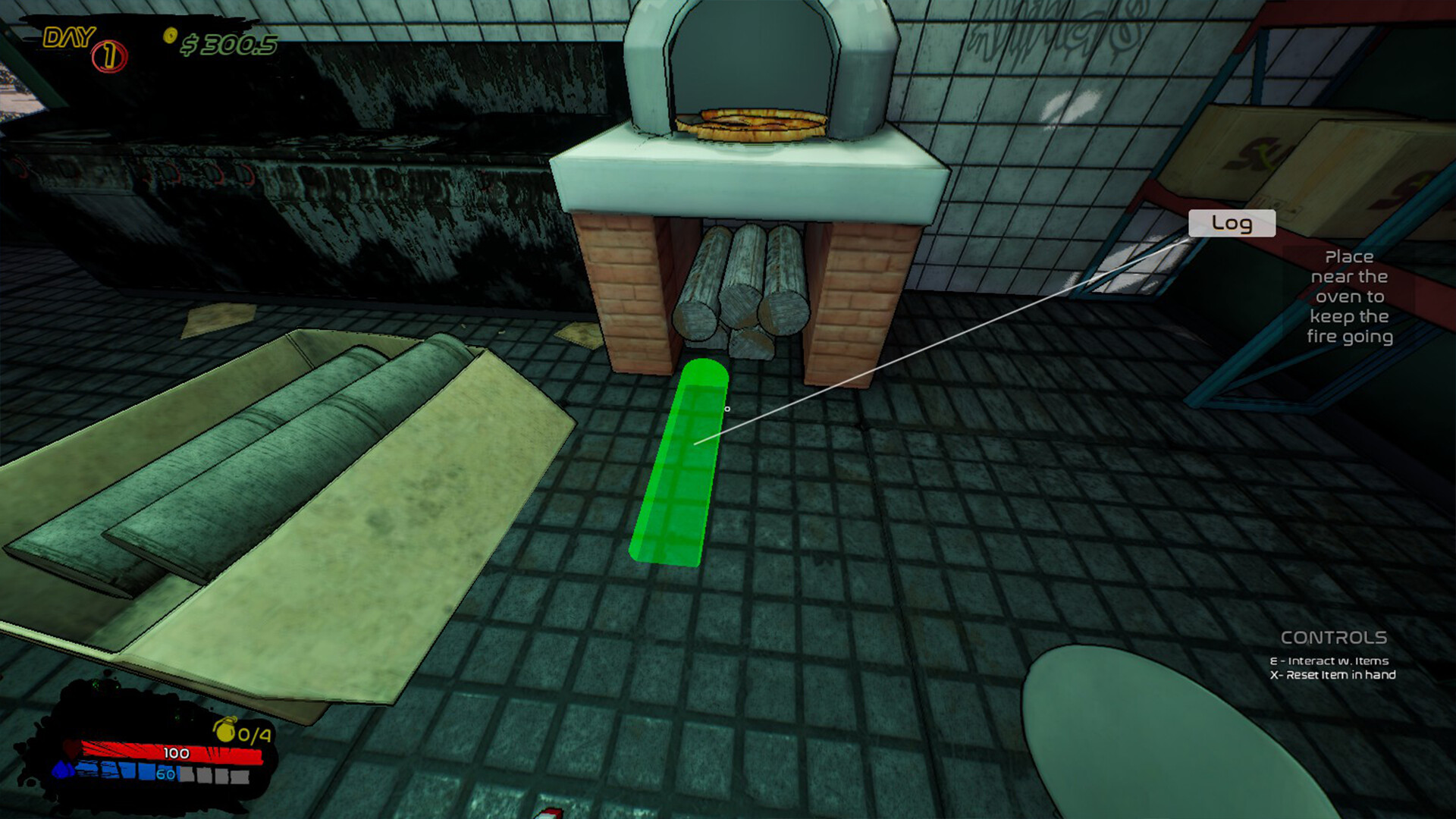Click the Log item tooltip label
1456x819 pixels.
click(x=1232, y=224)
